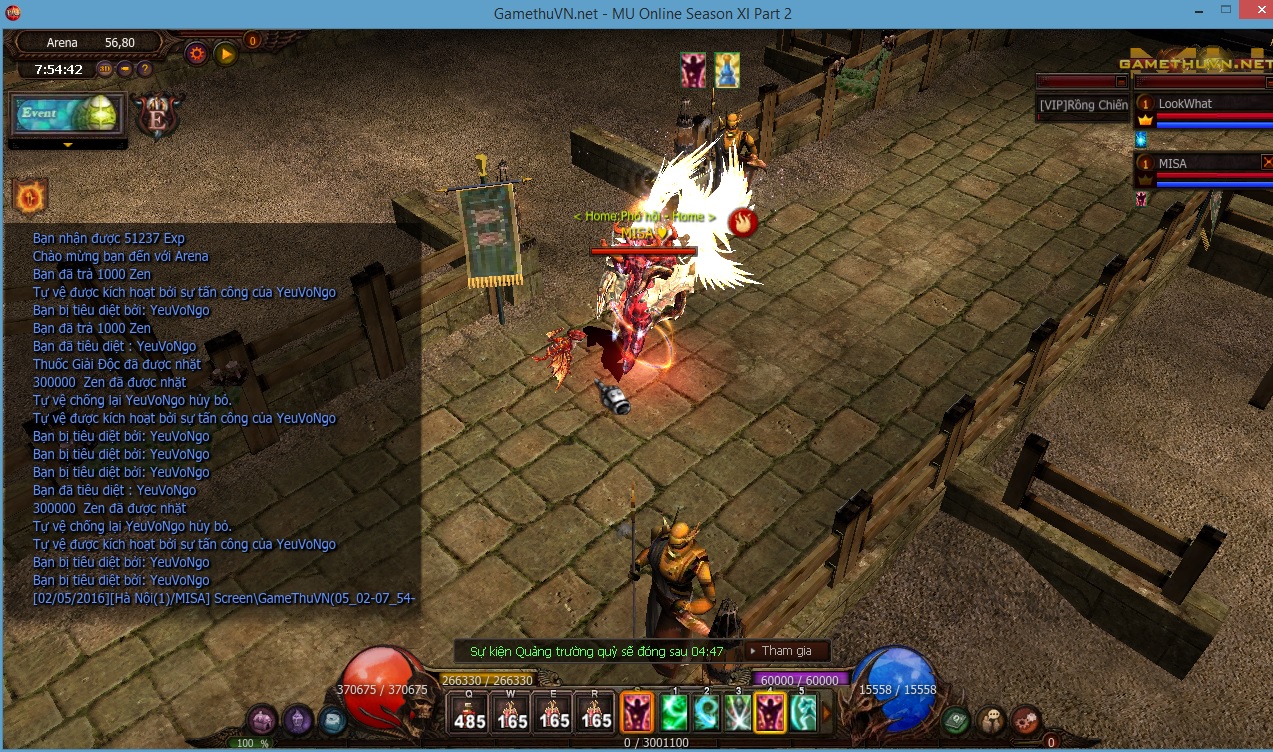Click the E shield emblem icon
The image size is (1273, 752).
click(156, 114)
